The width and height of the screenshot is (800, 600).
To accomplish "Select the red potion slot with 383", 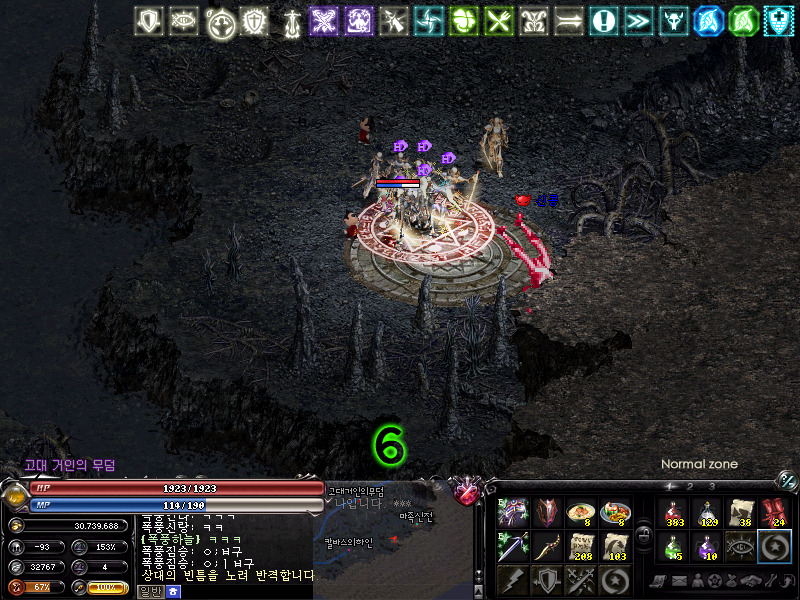I will [x=673, y=513].
